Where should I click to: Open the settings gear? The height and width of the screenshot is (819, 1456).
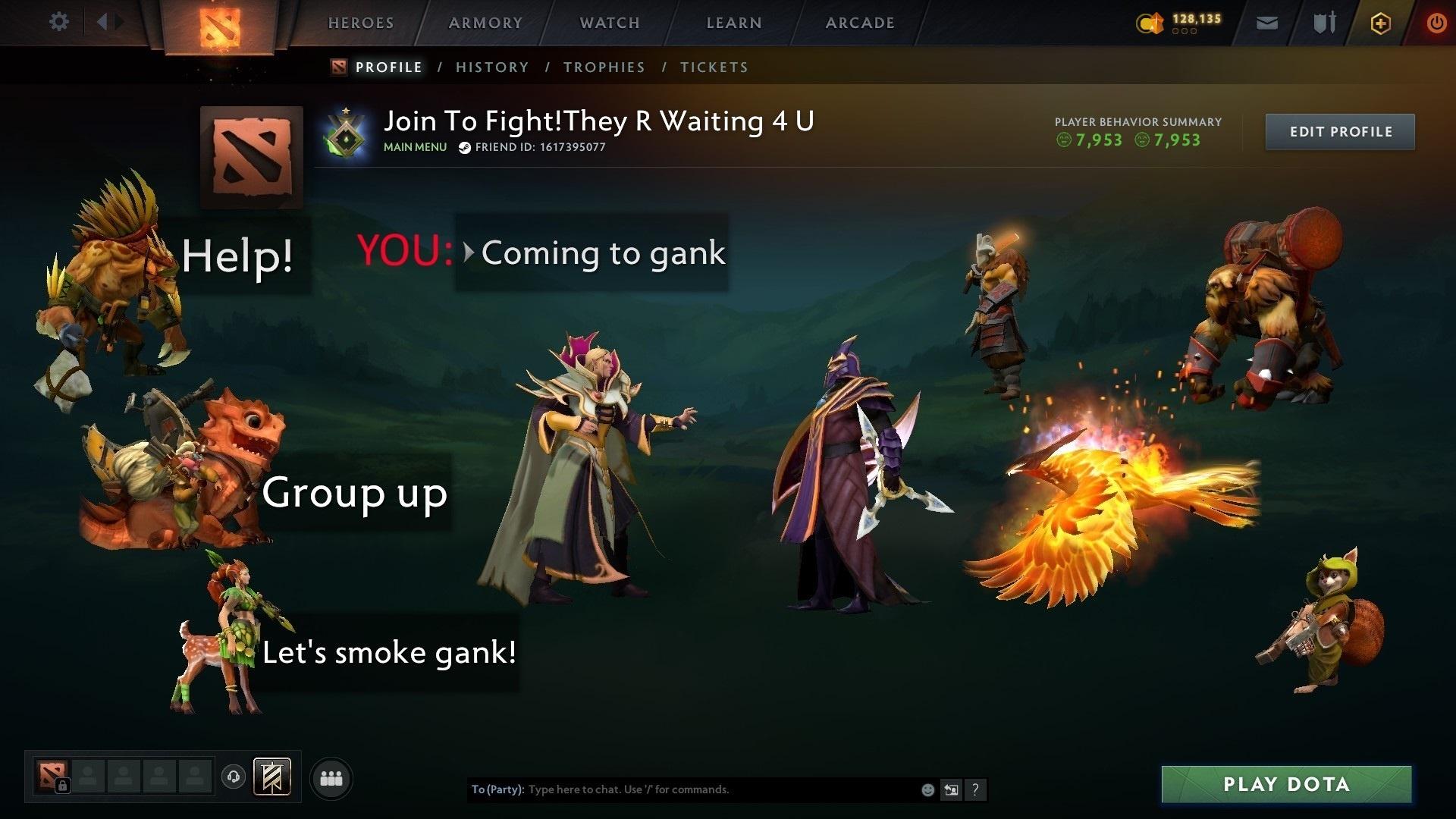pos(58,22)
